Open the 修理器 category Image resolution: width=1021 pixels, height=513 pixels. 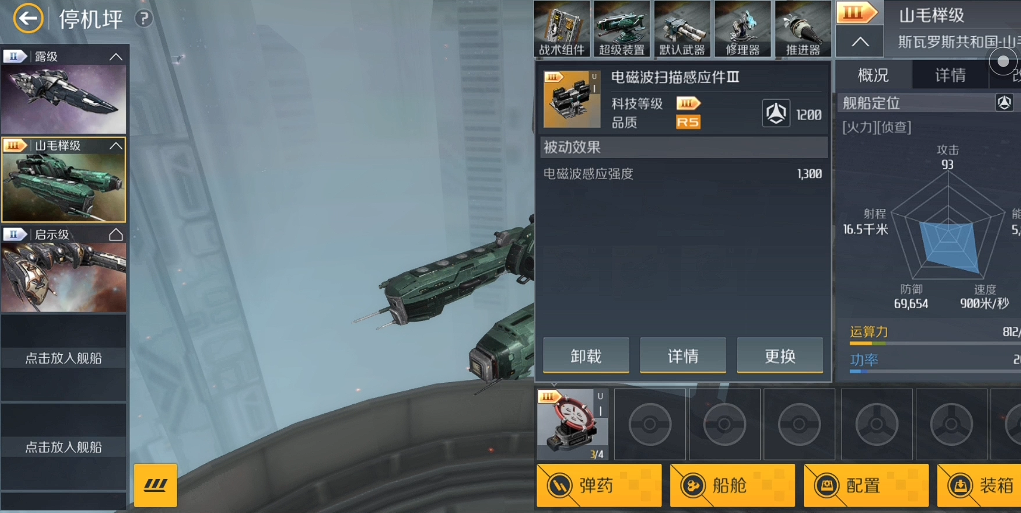(x=742, y=29)
